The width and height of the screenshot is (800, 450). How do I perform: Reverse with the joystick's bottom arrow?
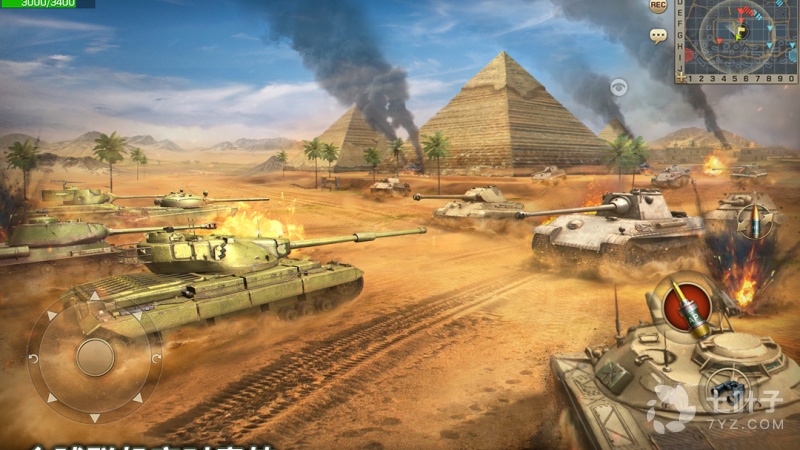click(95, 417)
